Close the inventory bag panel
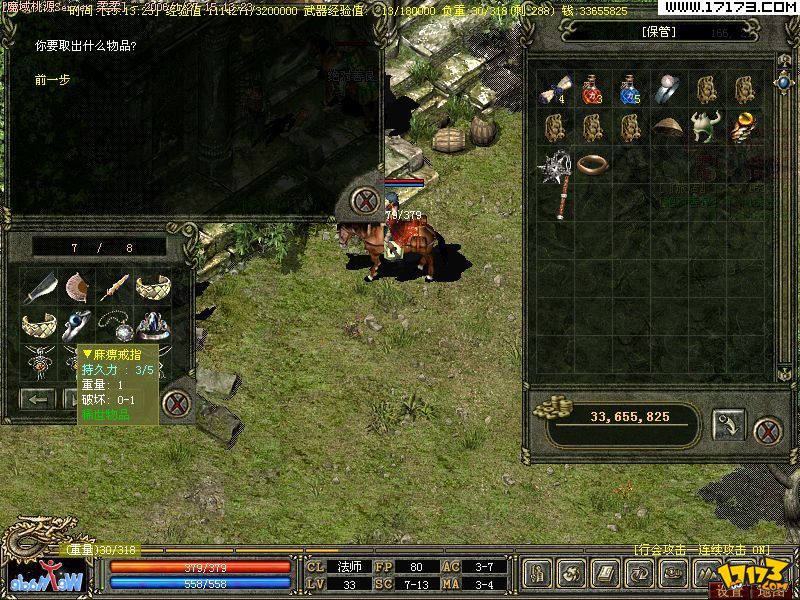Viewport: 800px width, 600px height. click(x=767, y=431)
